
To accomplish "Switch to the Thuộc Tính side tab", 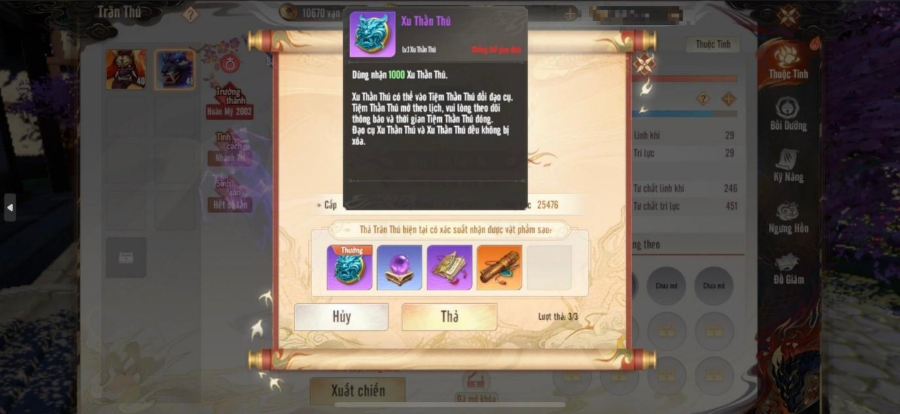I will click(788, 60).
